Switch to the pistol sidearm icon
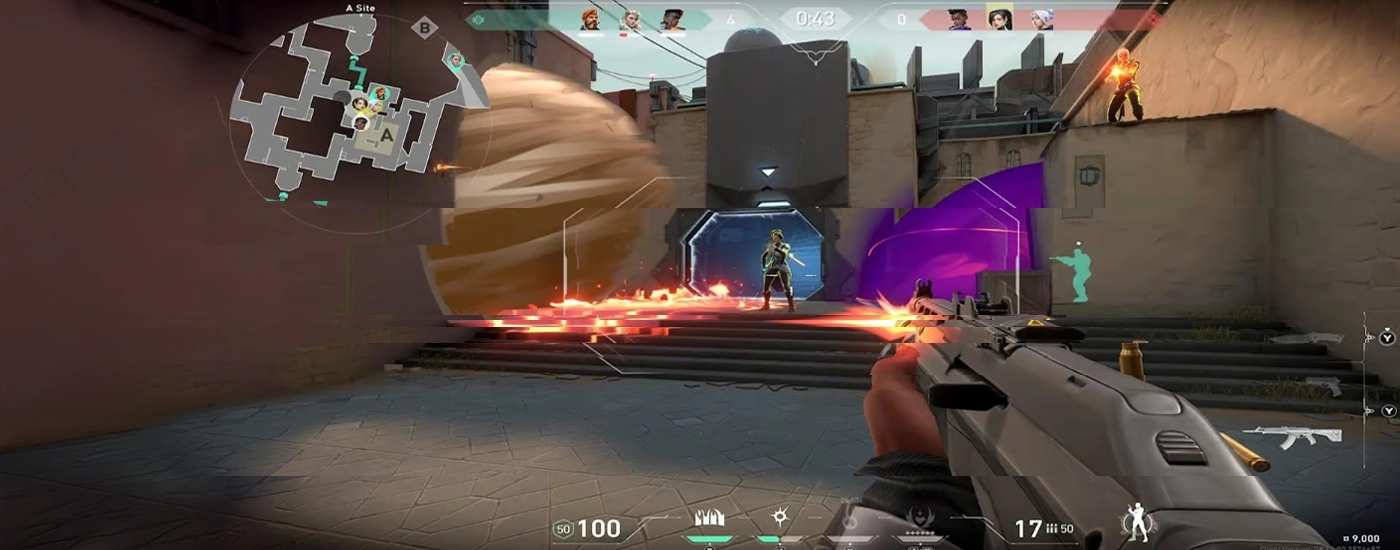 click(1322, 386)
